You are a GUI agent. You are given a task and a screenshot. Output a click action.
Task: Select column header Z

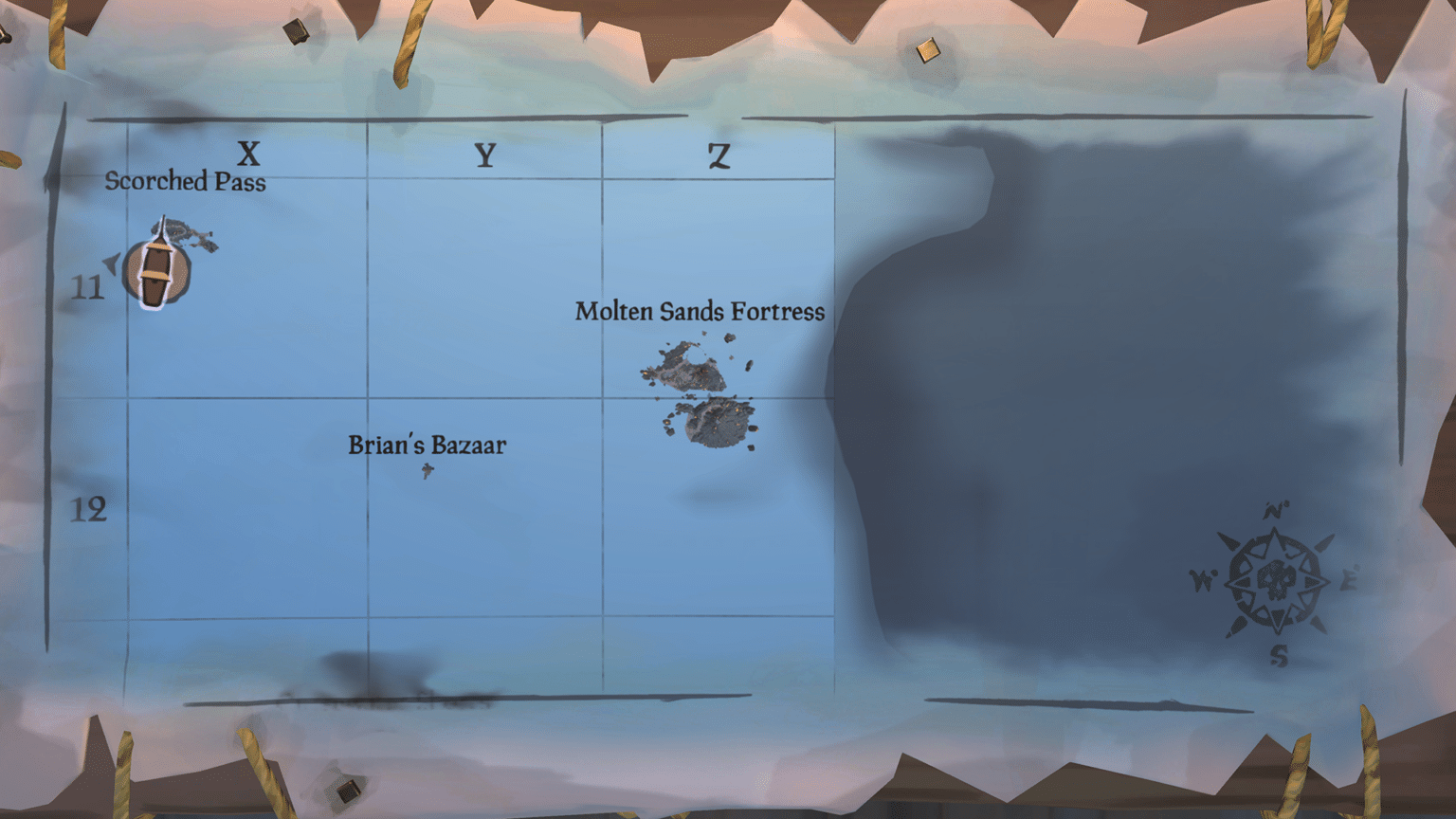(x=719, y=156)
